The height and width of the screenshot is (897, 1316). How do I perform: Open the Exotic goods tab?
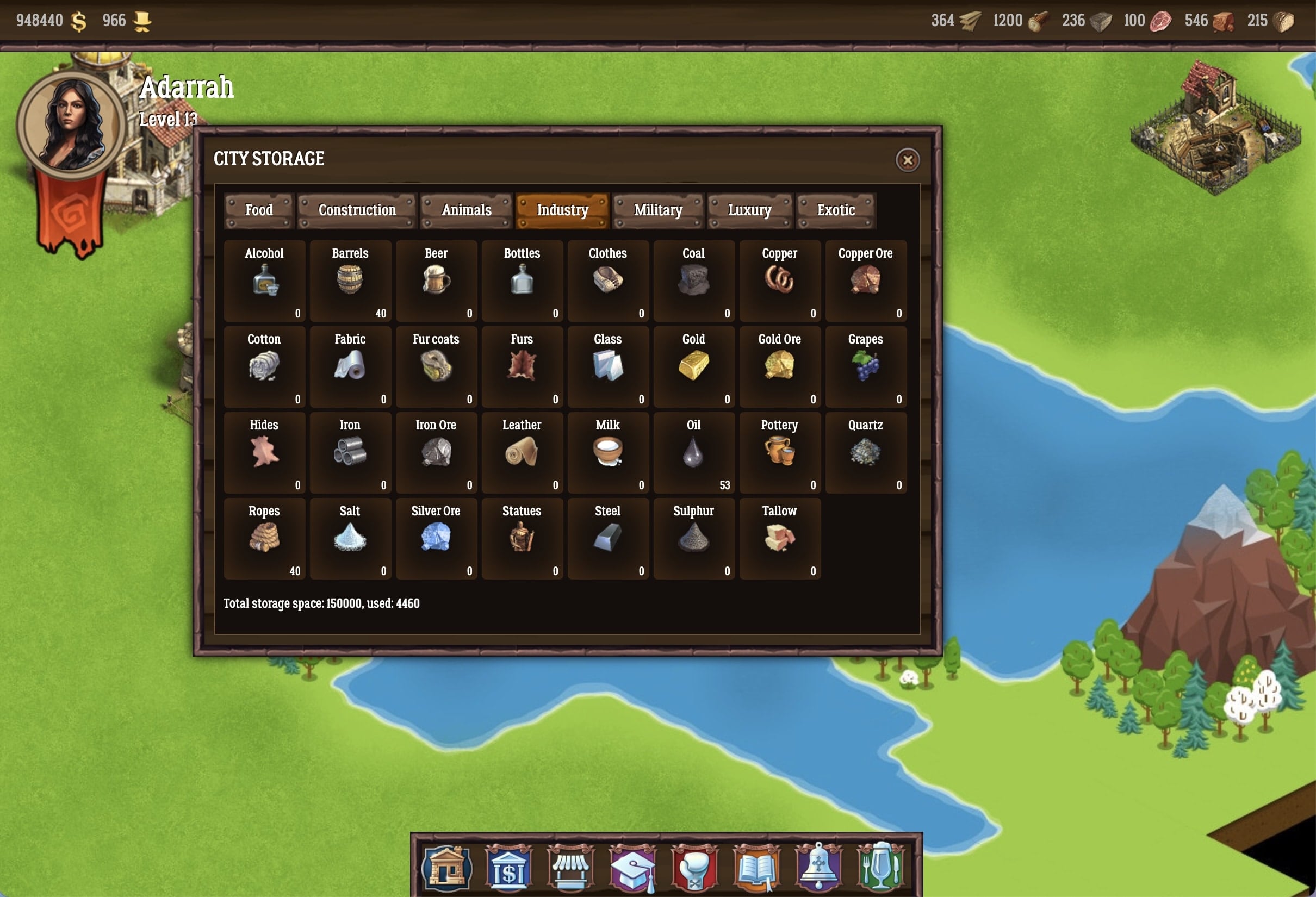[x=835, y=210]
